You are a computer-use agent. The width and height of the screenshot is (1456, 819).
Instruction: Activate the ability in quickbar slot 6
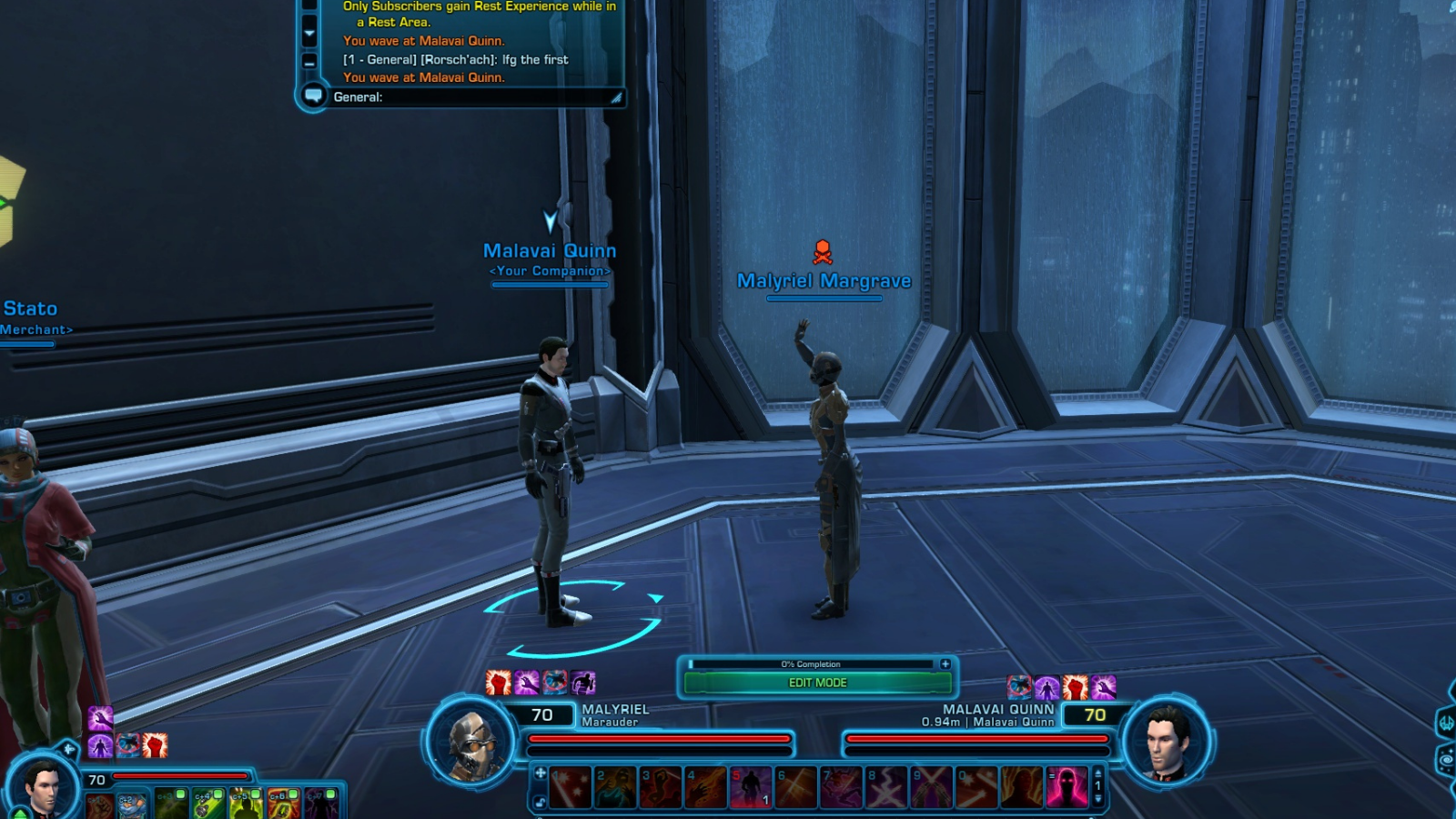pos(798,786)
